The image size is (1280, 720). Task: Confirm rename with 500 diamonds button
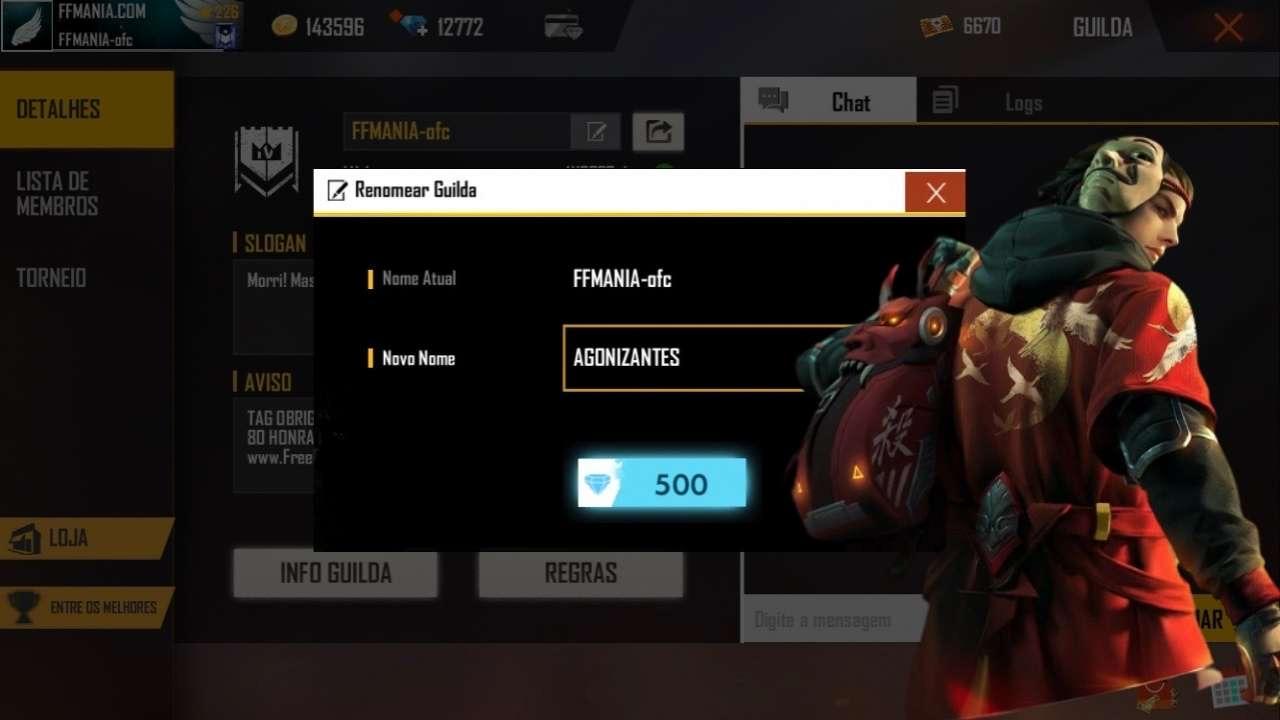(661, 484)
